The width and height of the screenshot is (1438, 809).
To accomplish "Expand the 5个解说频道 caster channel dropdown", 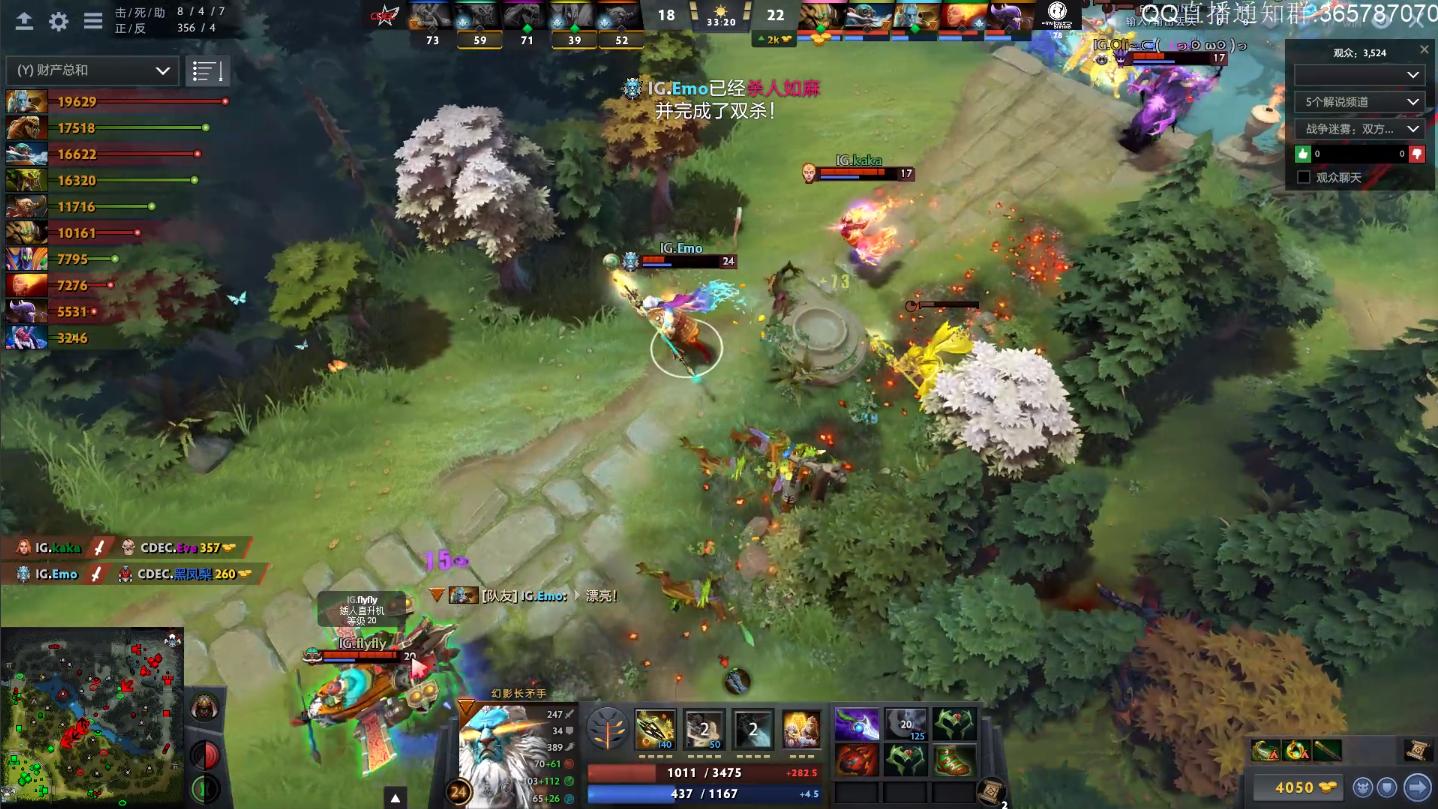I will (x=1360, y=102).
